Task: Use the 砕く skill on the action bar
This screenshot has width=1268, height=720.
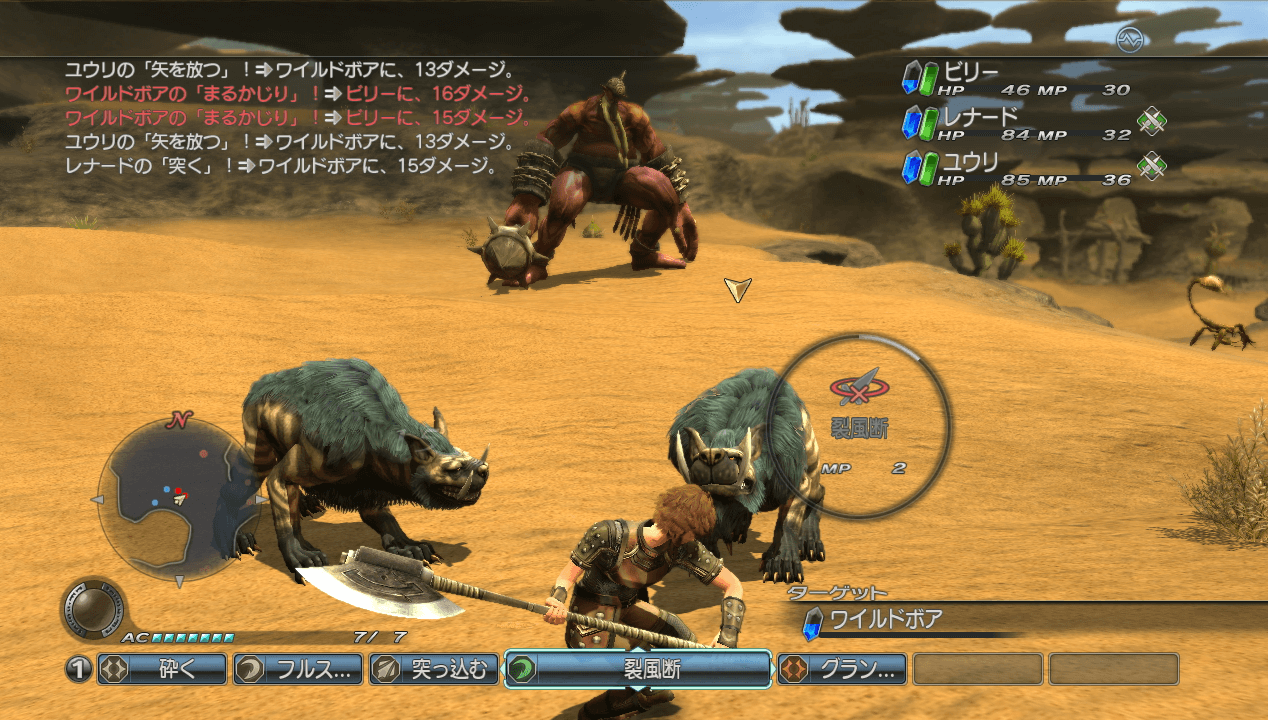Action: click(162, 669)
